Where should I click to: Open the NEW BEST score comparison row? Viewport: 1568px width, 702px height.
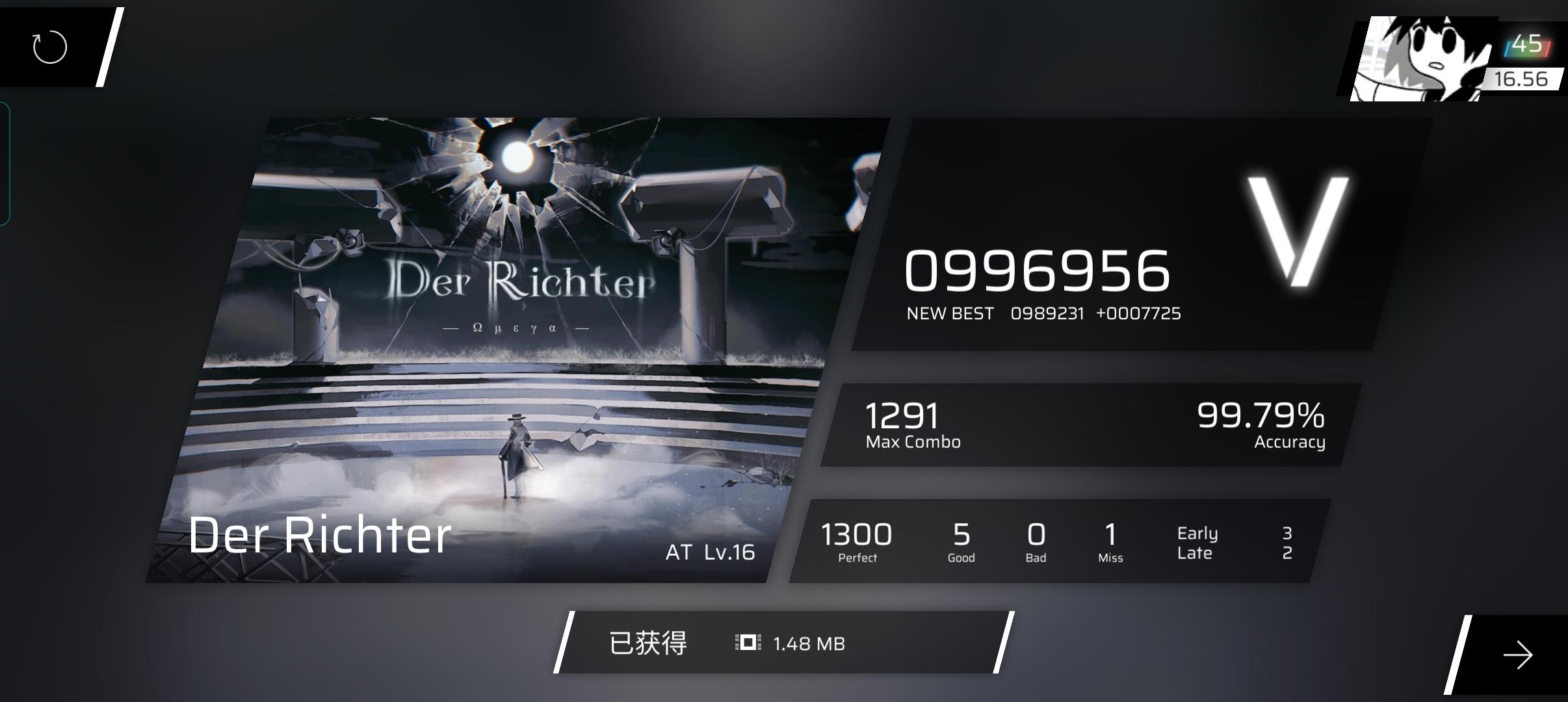click(x=1045, y=313)
